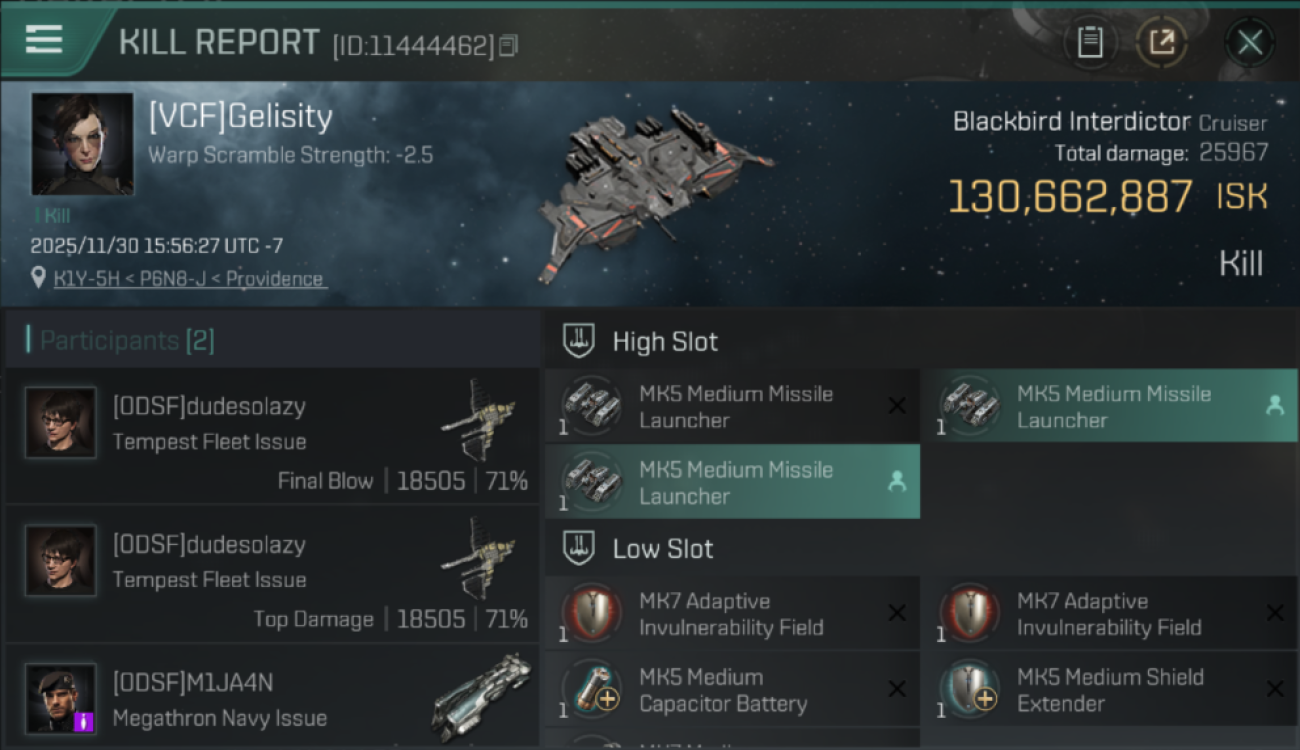
Task: Collapse the High Slot section
Action: point(665,341)
